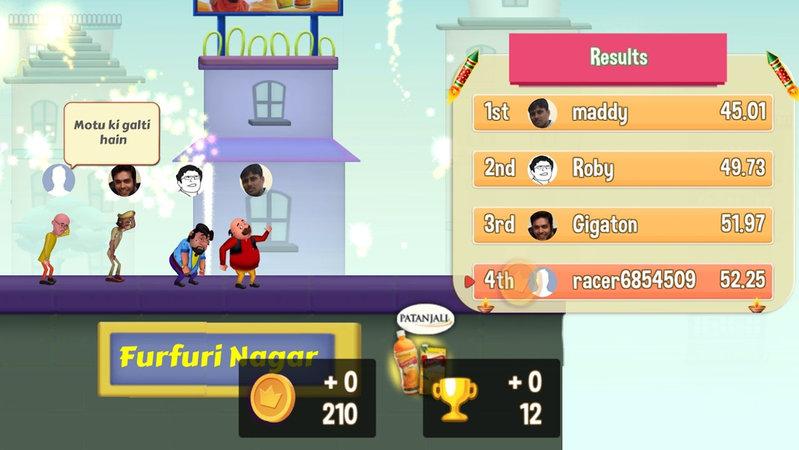Screen dimensions: 799x450
Task: Click the racer6854509 4th place row
Action: click(624, 281)
